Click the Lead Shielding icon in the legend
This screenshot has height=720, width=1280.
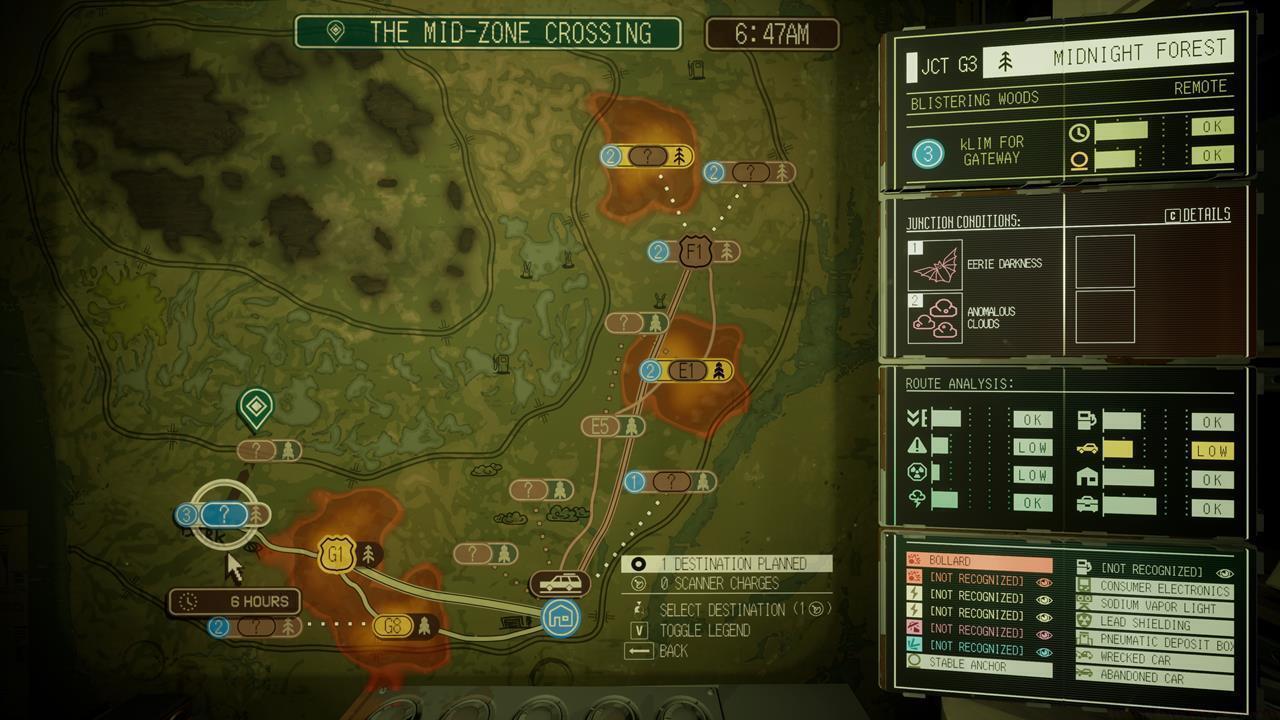click(x=1082, y=620)
